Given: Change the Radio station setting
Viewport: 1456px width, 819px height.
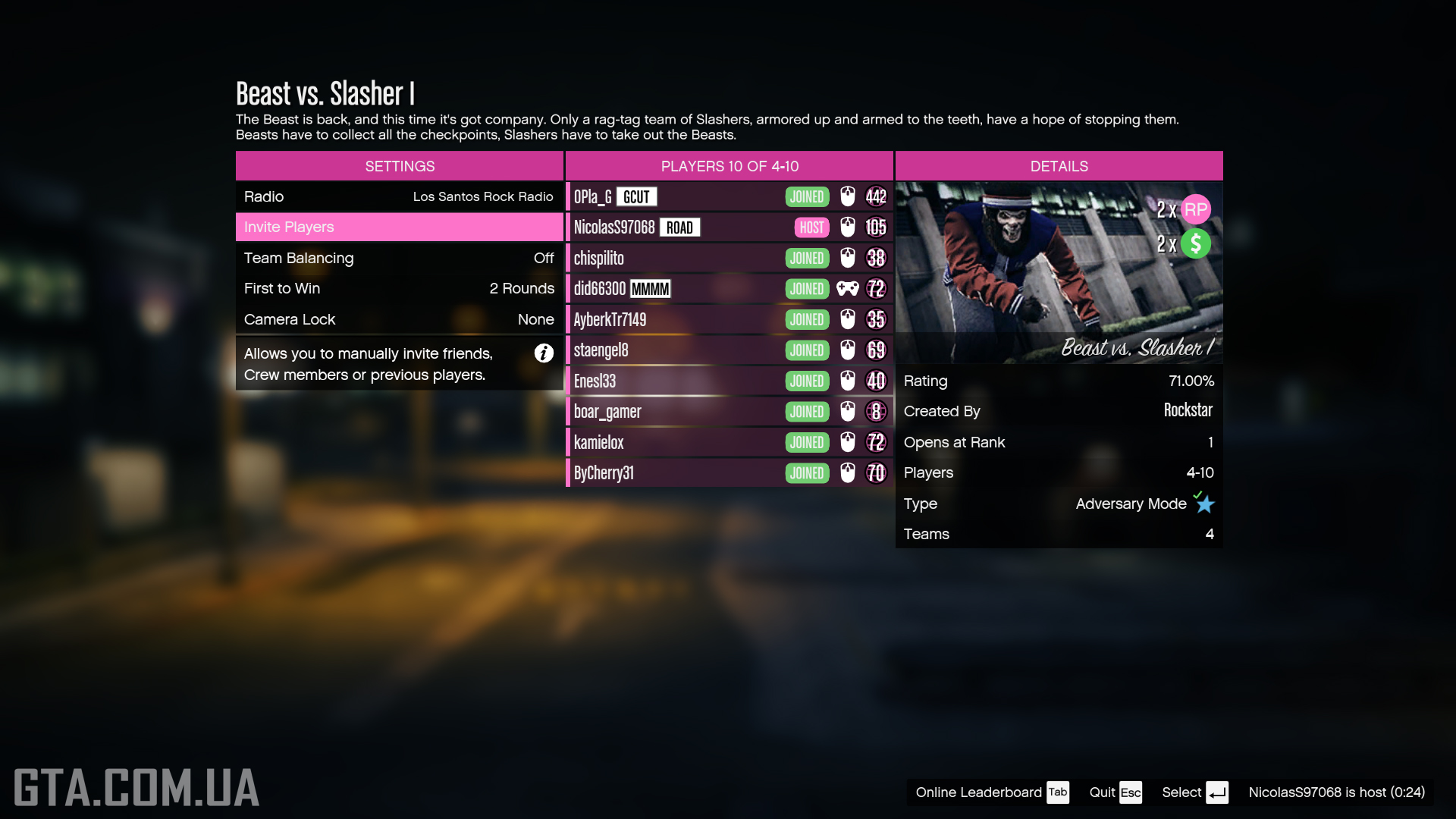Looking at the screenshot, I should pyautogui.click(x=399, y=196).
